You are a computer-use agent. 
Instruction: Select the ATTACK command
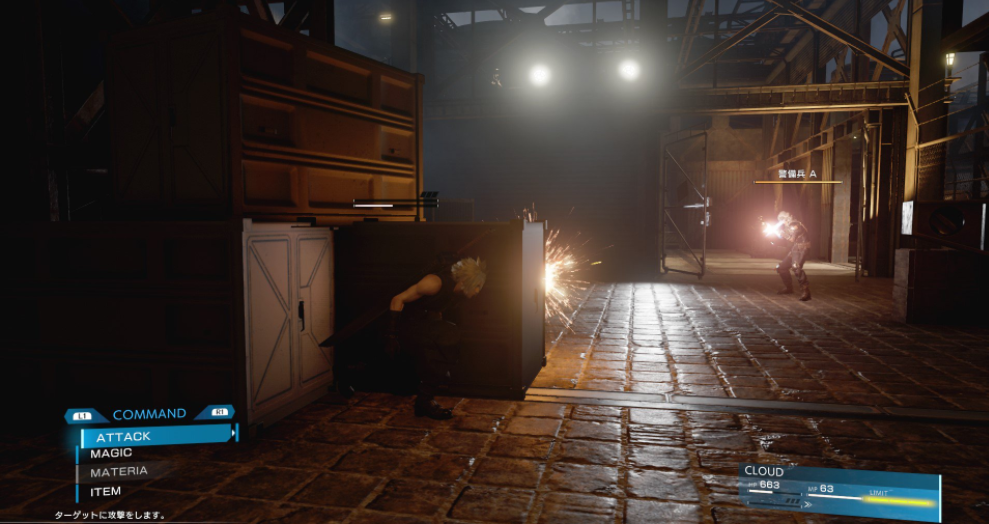pos(124,436)
